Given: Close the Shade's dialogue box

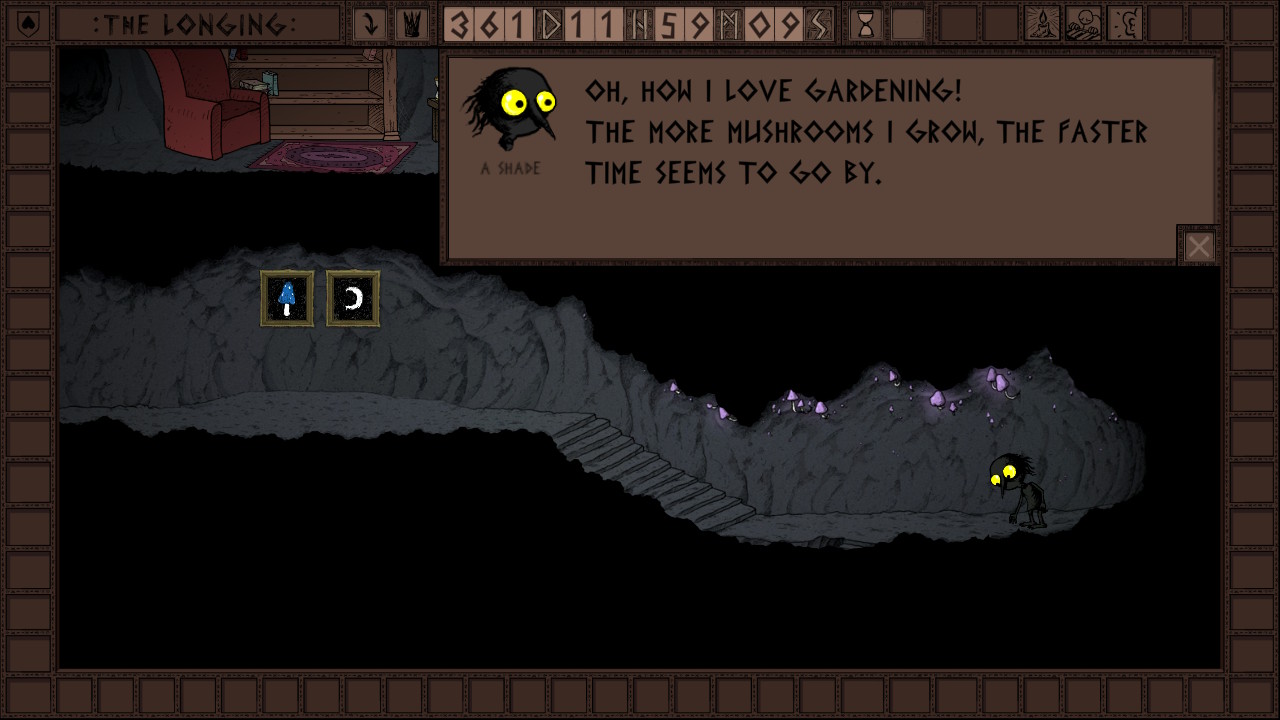Looking at the screenshot, I should [x=1198, y=246].
